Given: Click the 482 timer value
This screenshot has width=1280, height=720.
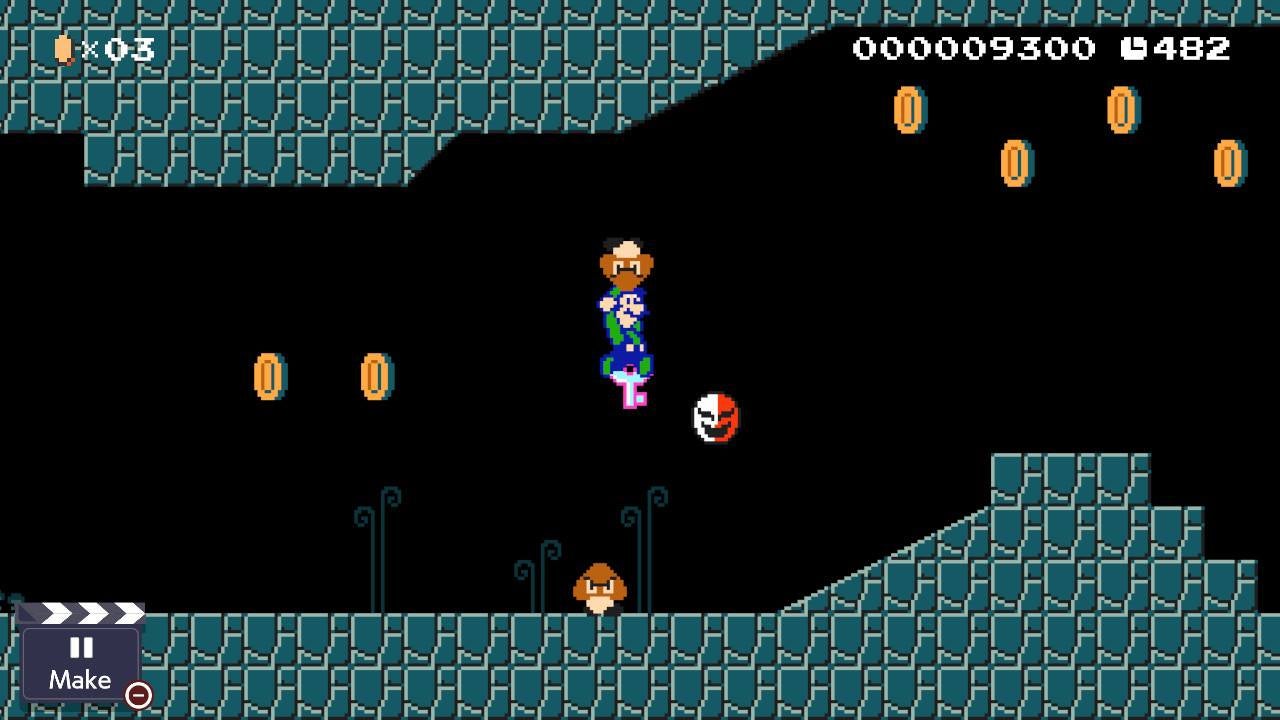Looking at the screenshot, I should (1192, 46).
